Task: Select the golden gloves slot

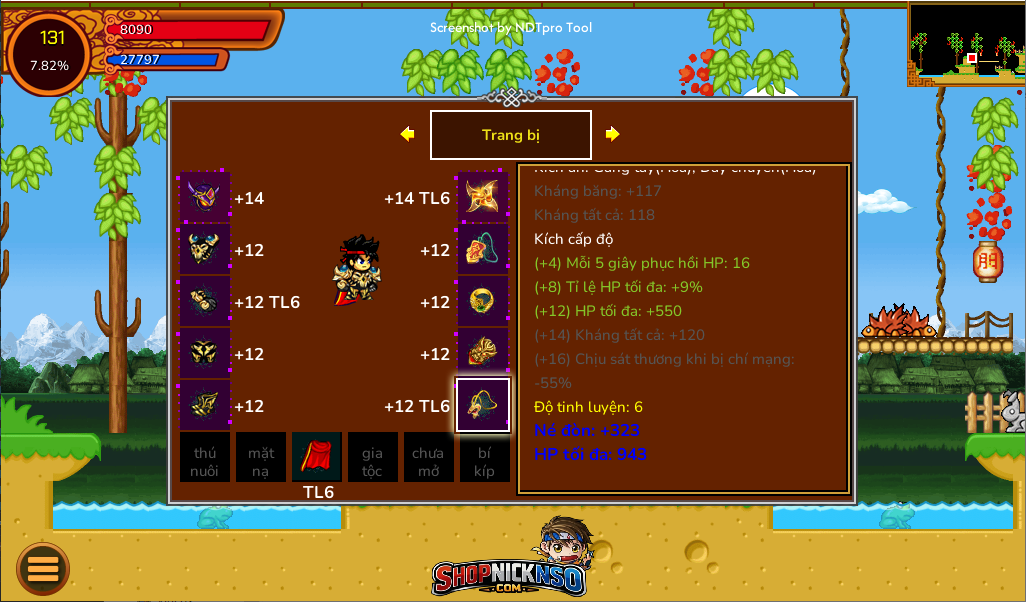Action: click(x=205, y=302)
